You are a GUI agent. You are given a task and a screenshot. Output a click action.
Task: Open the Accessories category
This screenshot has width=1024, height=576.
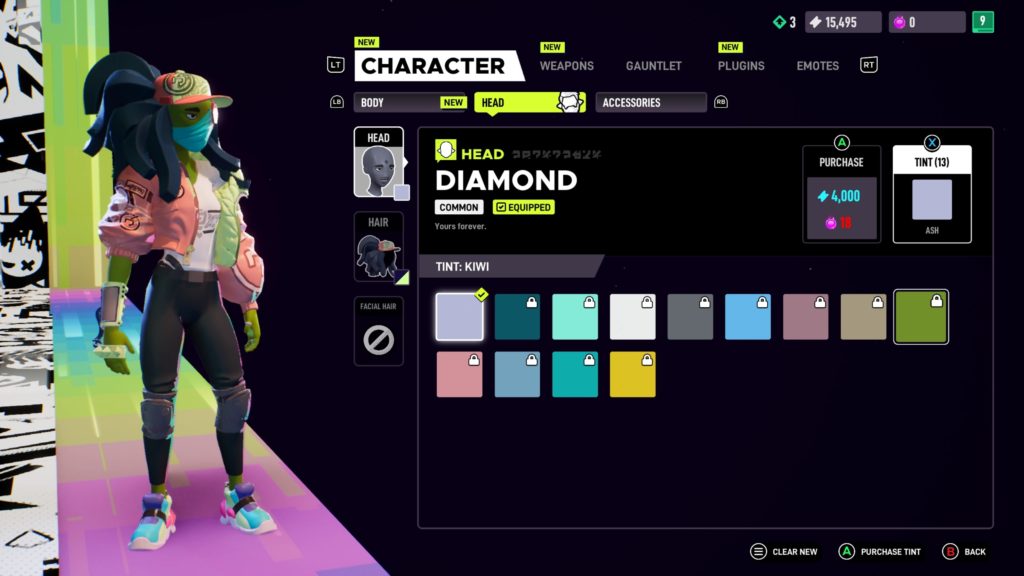tap(650, 102)
